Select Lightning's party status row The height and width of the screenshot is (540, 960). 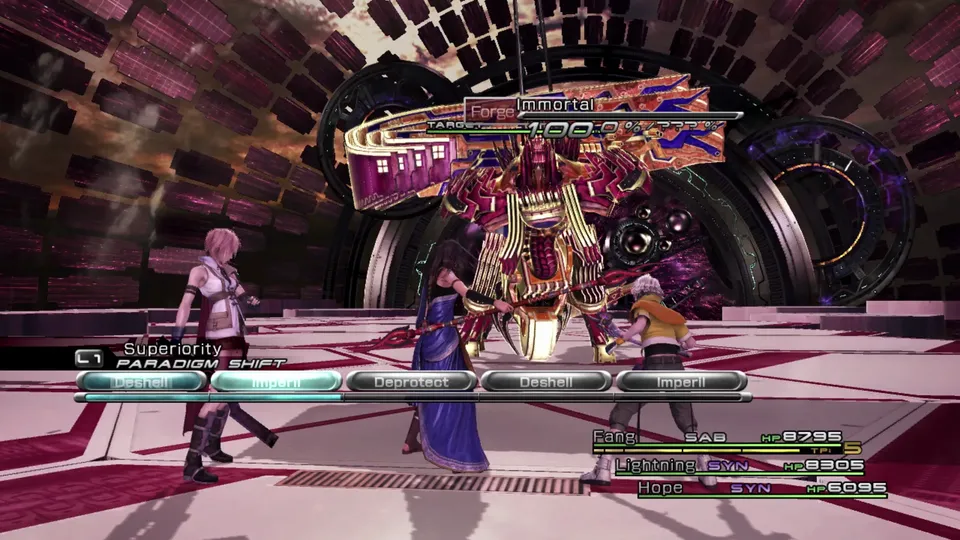tap(735, 466)
